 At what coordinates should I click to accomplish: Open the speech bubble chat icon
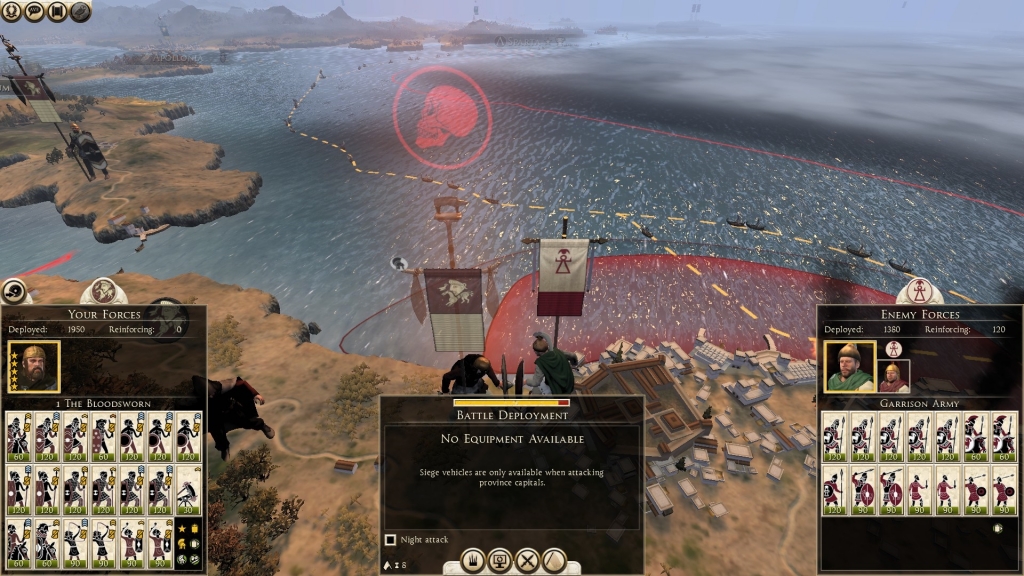tap(32, 11)
